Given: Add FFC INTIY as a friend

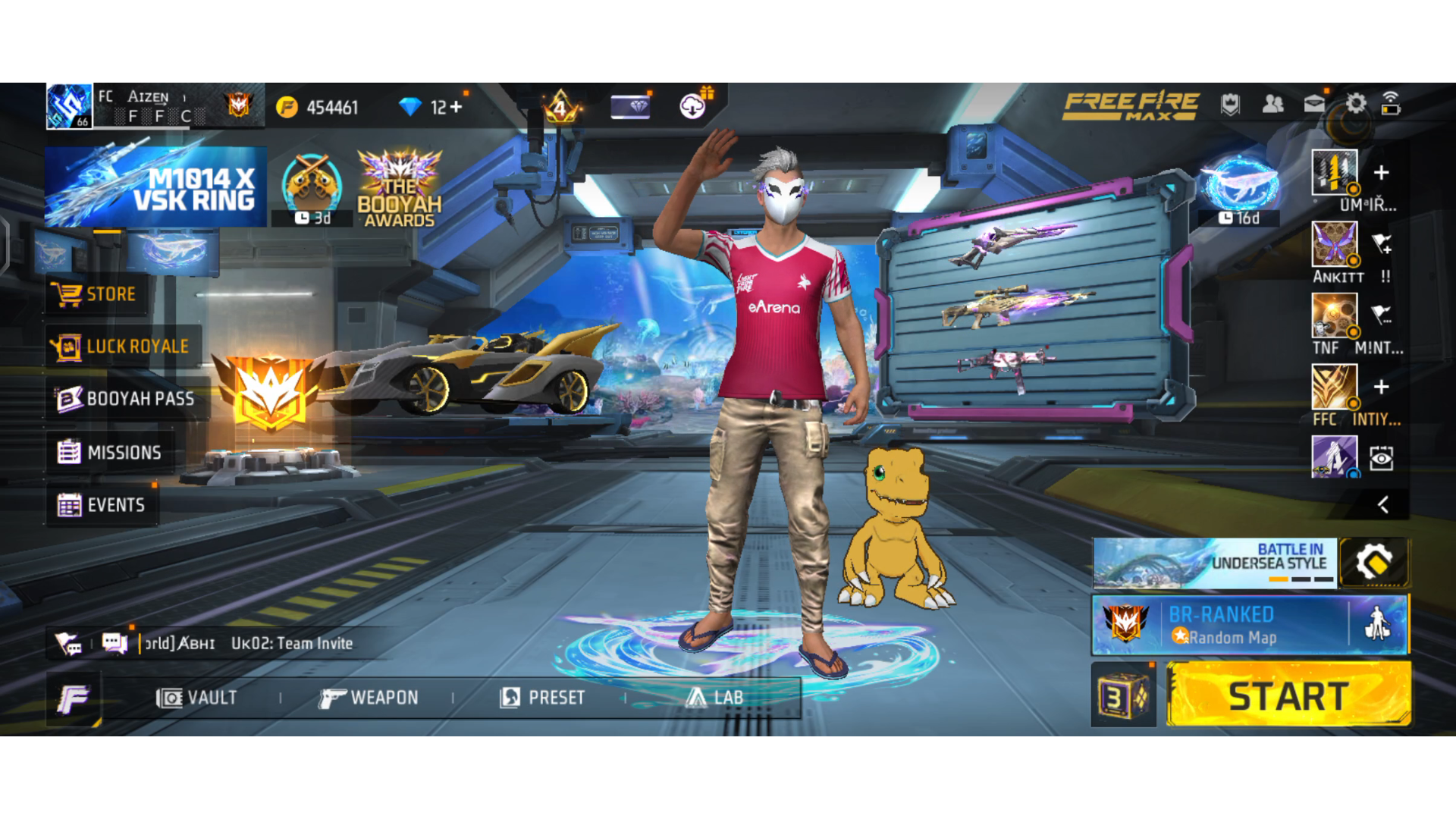Looking at the screenshot, I should click(1382, 387).
